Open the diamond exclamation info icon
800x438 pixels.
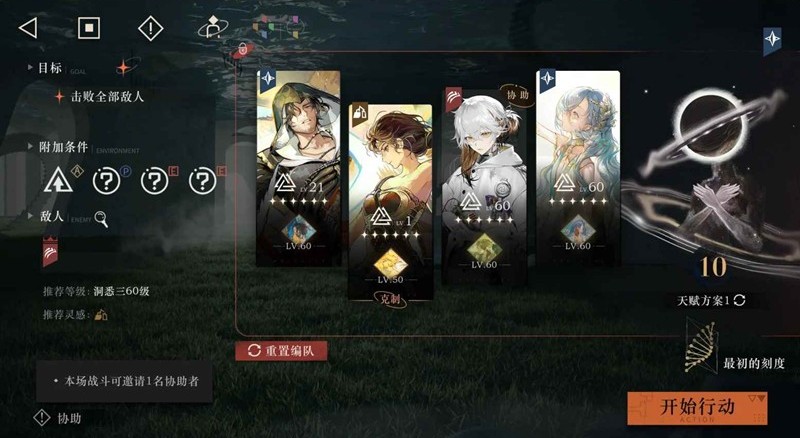point(150,27)
